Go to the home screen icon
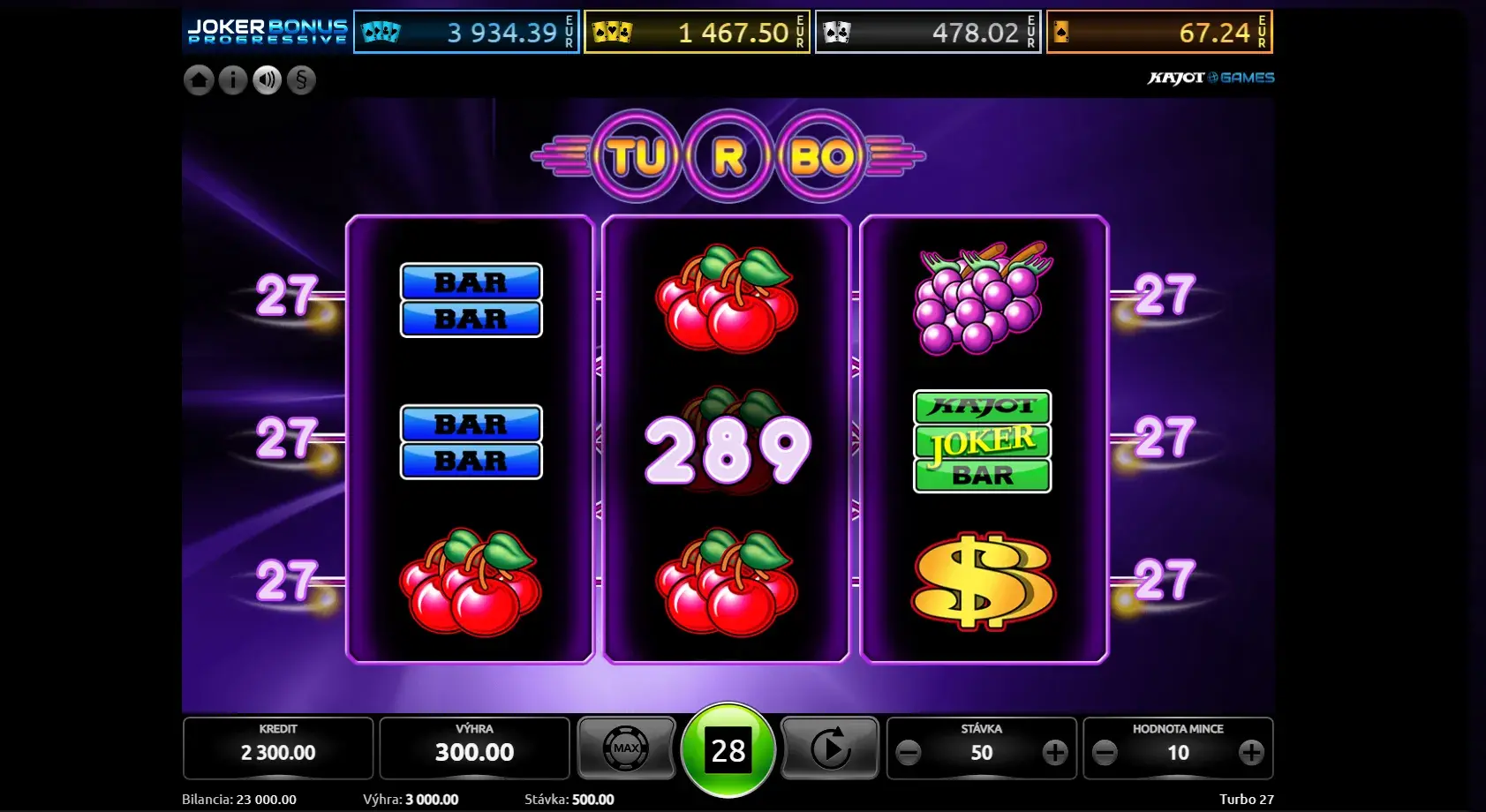1486x812 pixels. (199, 80)
